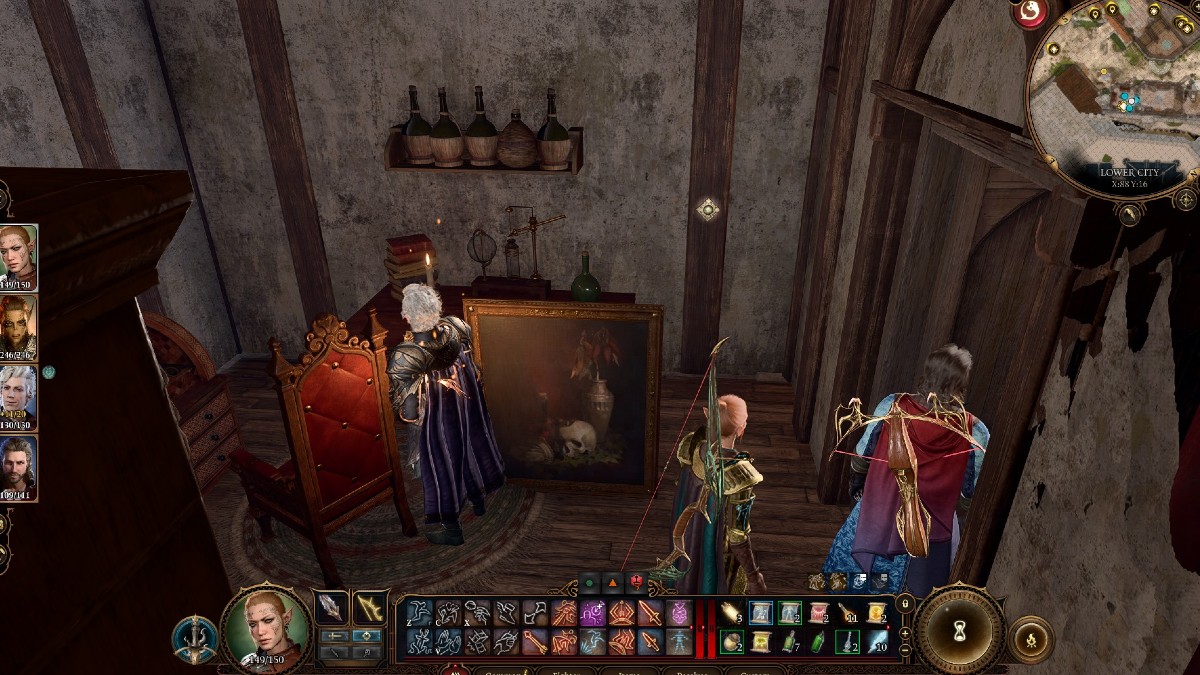
Task: Click the feather button below the minimap
Action: click(1128, 213)
